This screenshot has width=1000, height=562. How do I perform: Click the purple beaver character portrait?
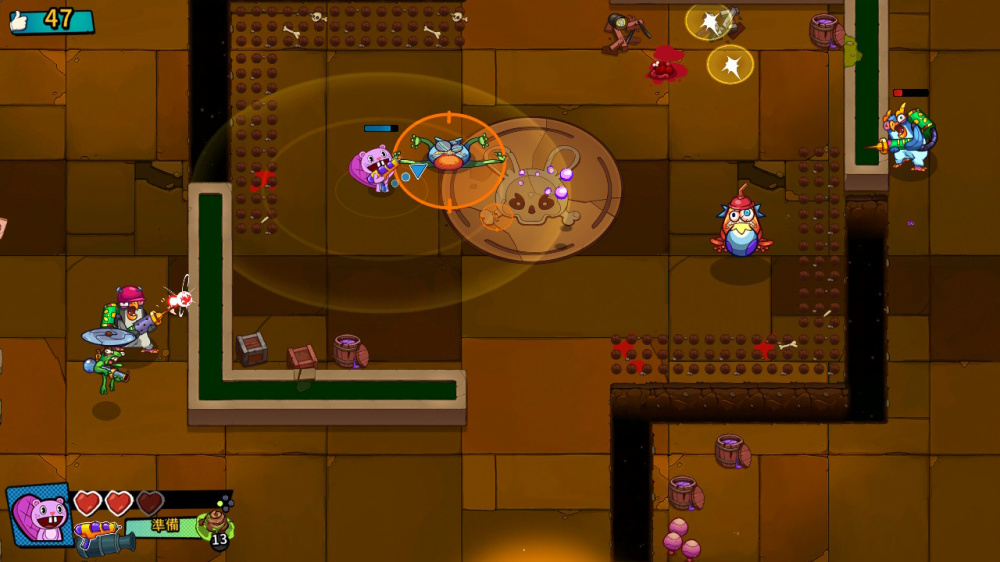(40, 513)
